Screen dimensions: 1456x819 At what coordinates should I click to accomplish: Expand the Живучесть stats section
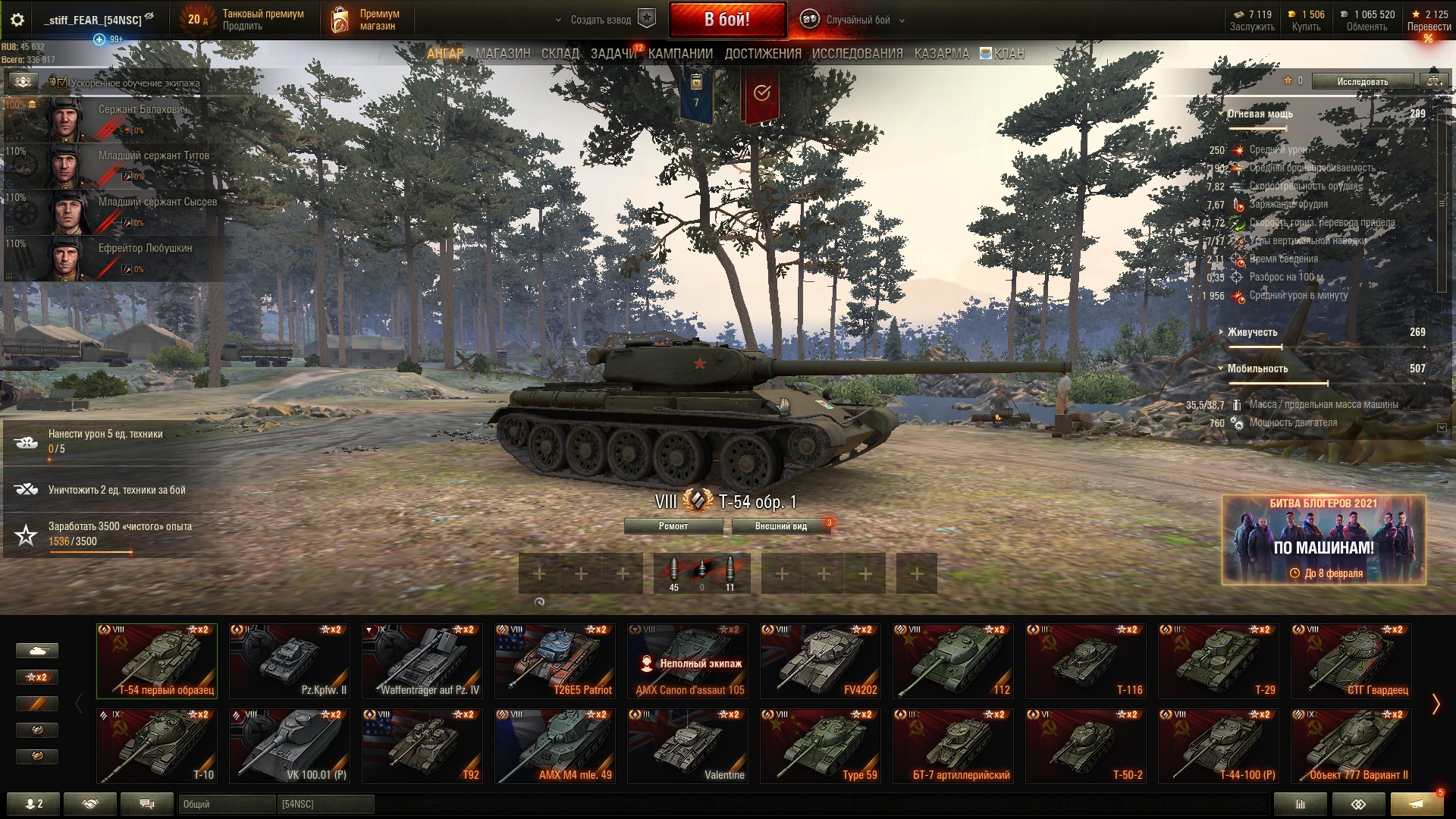pos(1252,332)
